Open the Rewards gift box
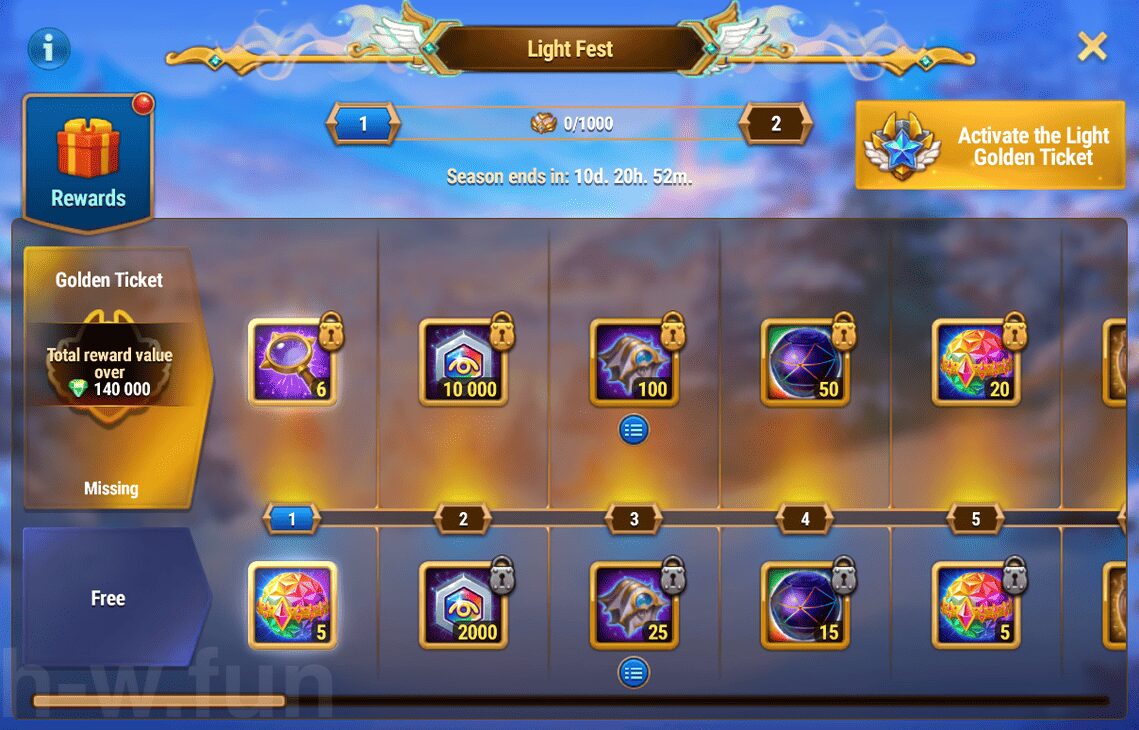 click(88, 161)
